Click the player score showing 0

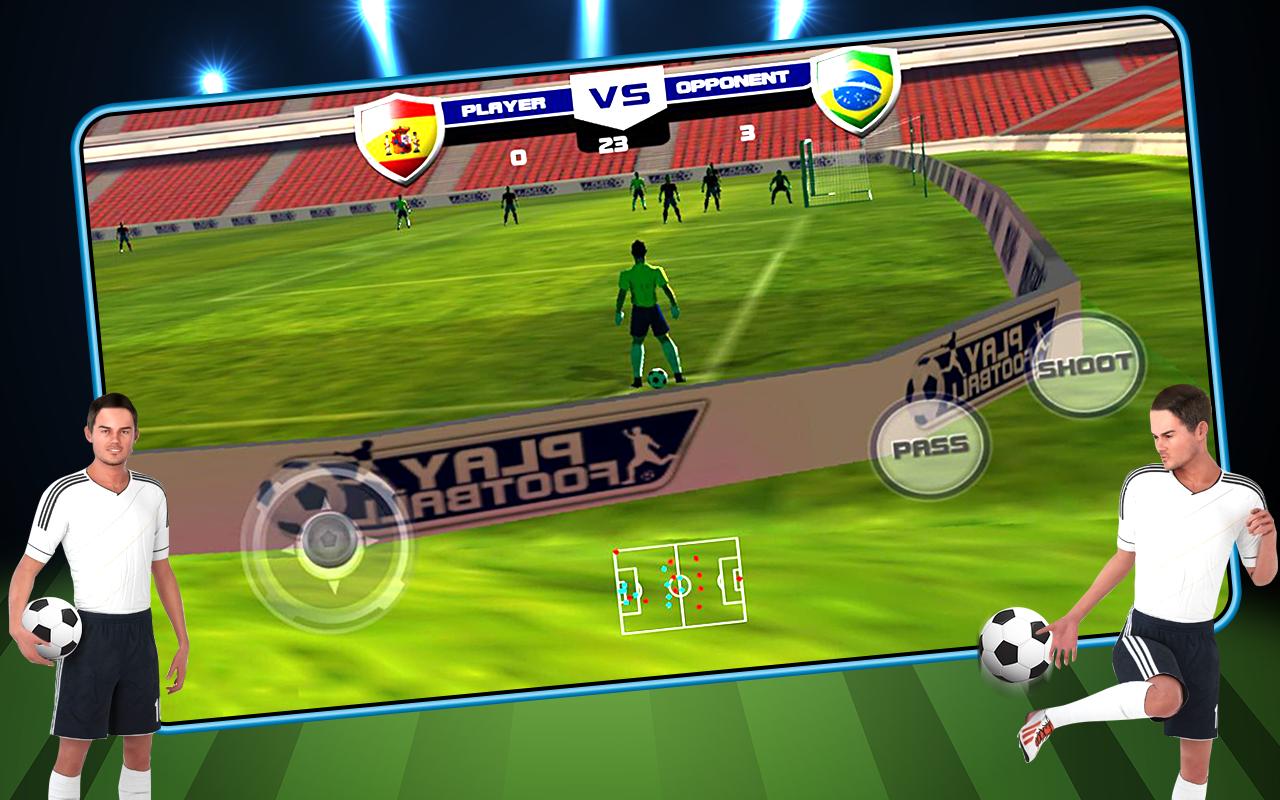[x=520, y=155]
